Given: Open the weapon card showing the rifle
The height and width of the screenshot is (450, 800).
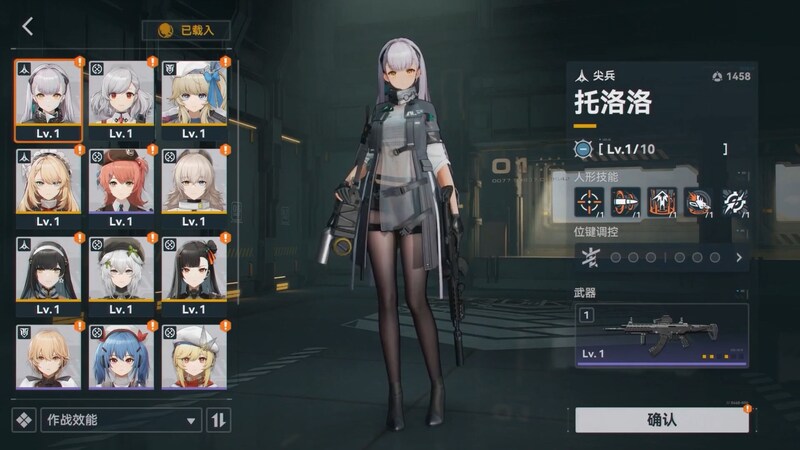Looking at the screenshot, I should [x=661, y=336].
